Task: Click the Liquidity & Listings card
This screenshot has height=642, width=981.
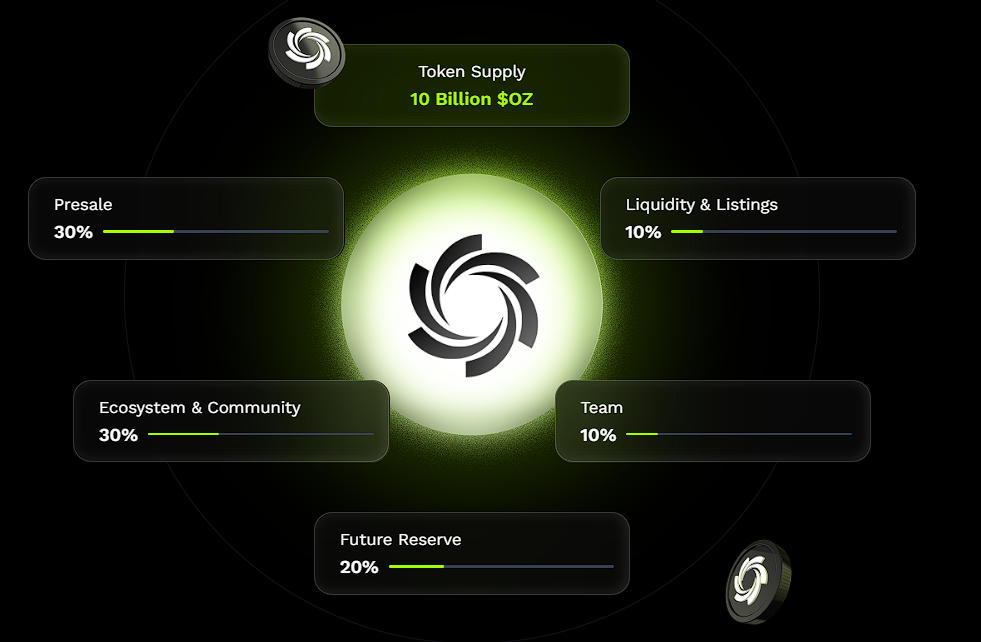Action: [x=757, y=218]
